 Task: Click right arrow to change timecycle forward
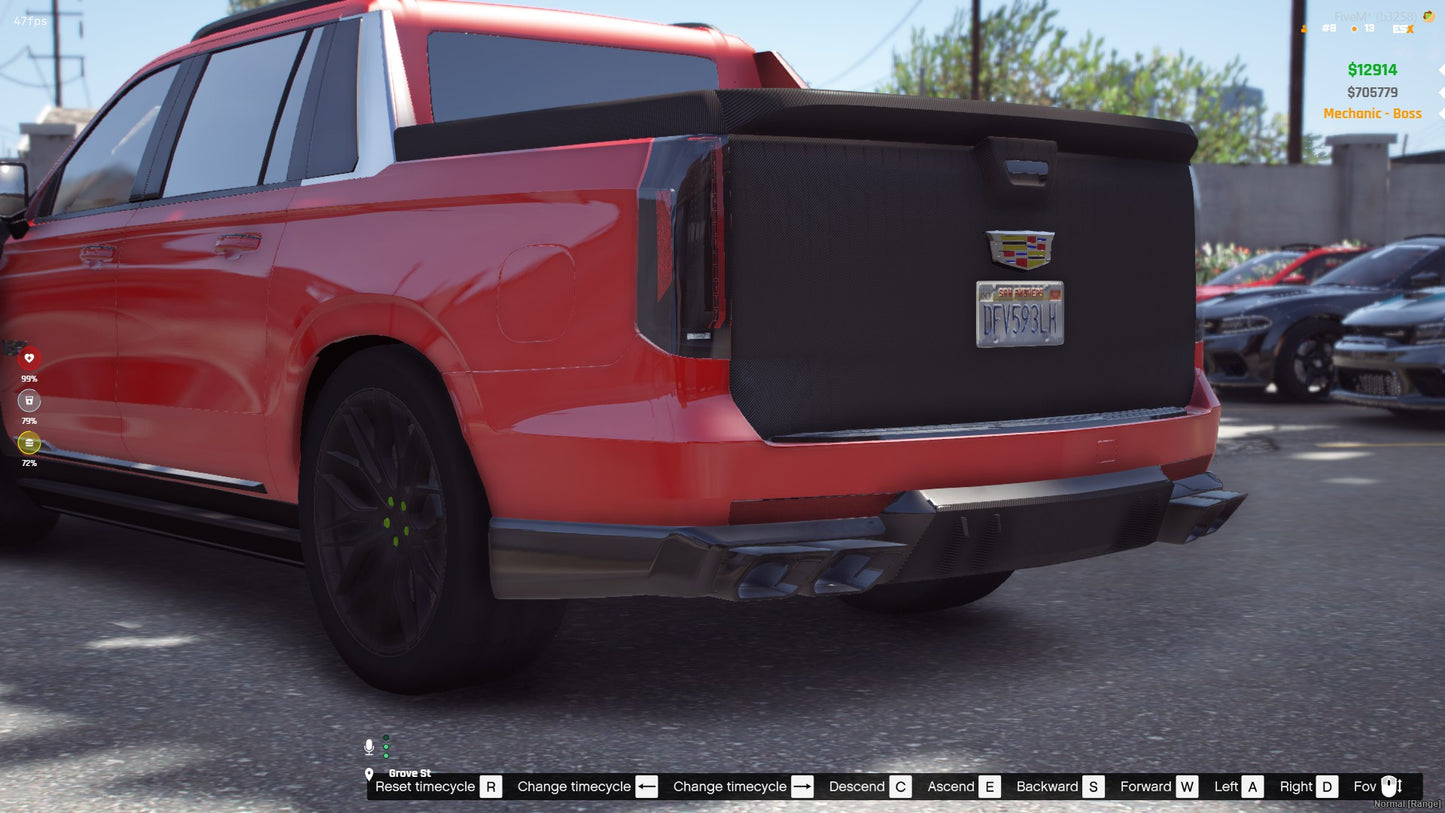(x=801, y=786)
